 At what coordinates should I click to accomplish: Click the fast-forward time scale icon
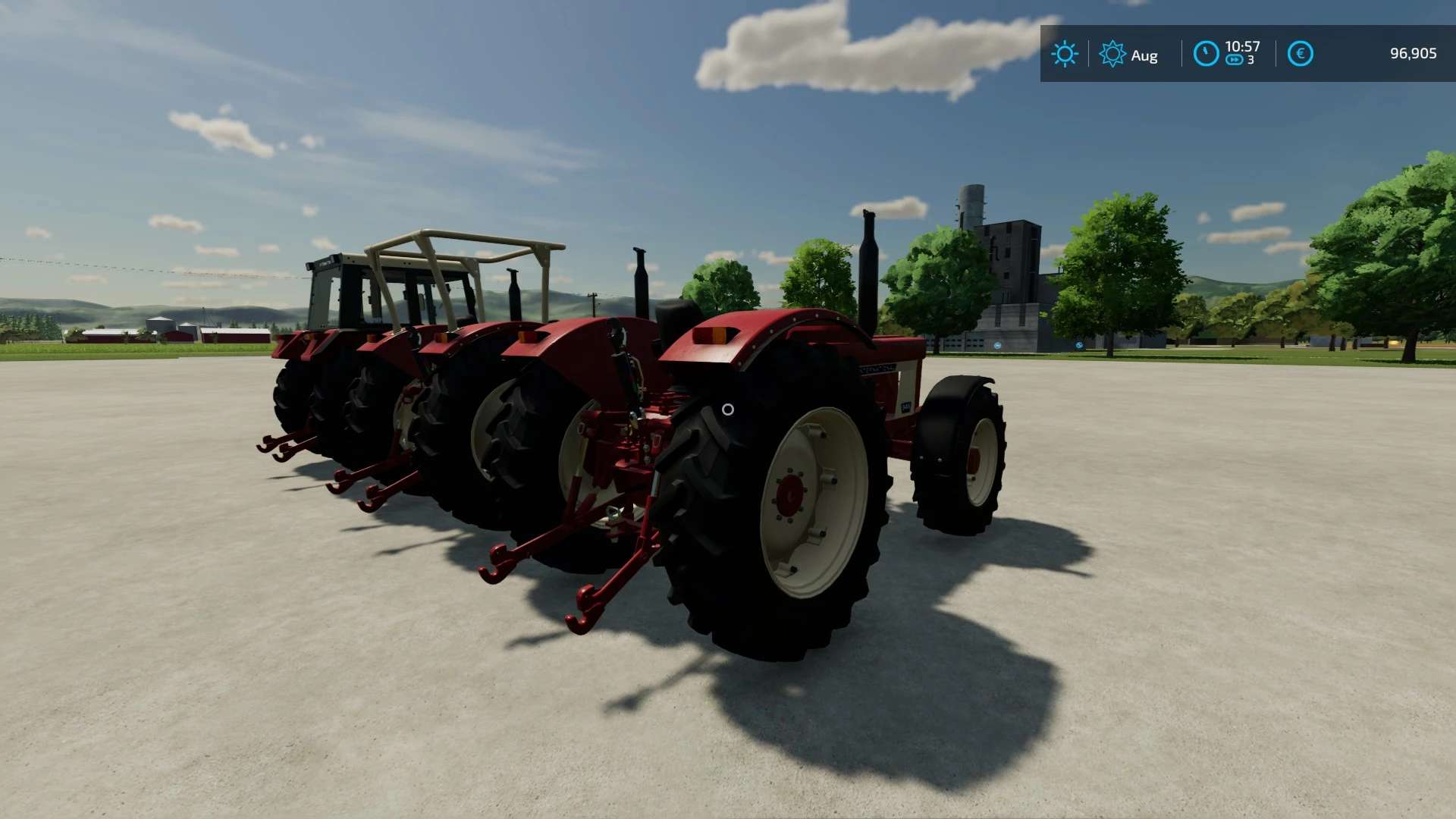1235,59
